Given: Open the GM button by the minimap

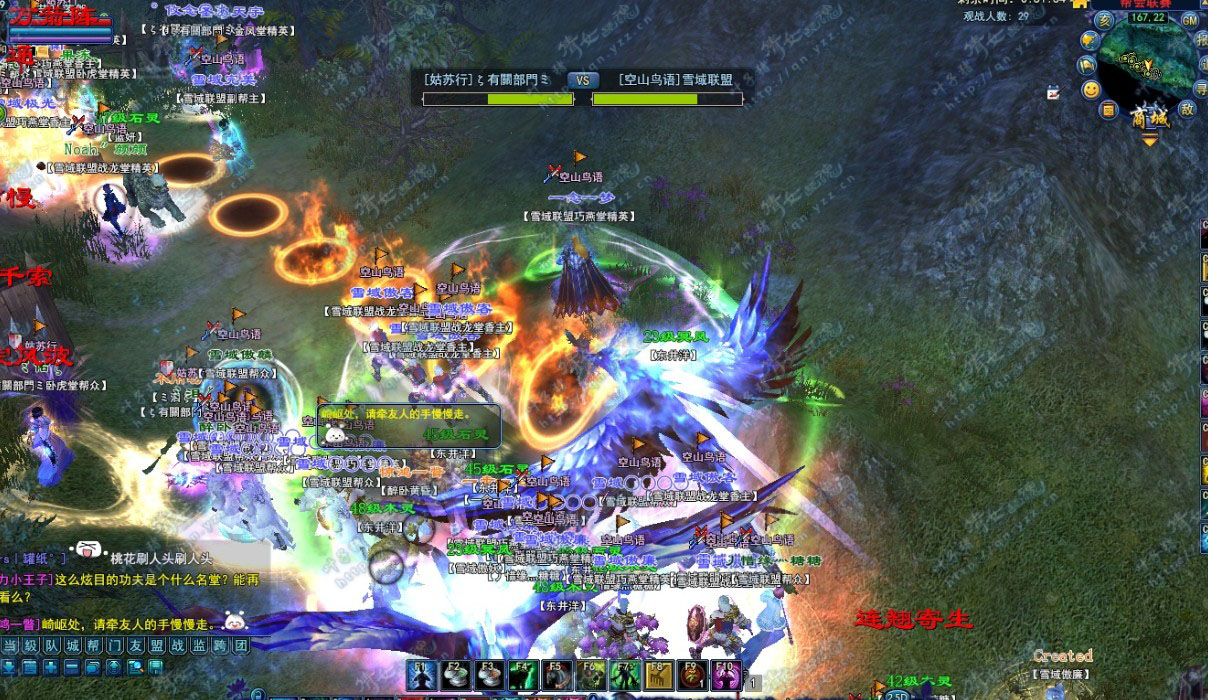Looking at the screenshot, I should pyautogui.click(x=1190, y=20).
